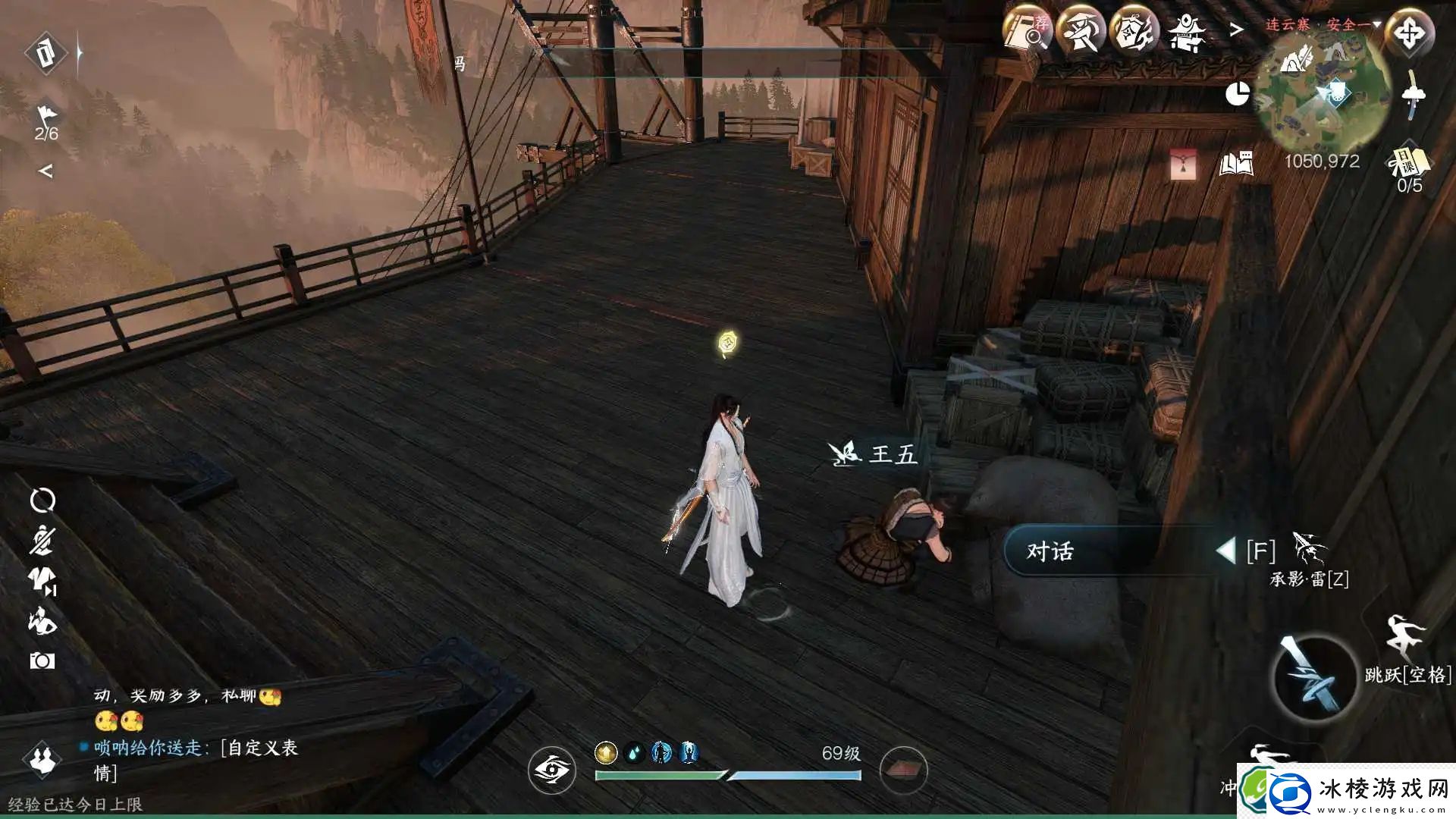Click the four-arrow diamond button by minimap
The width and height of the screenshot is (1456, 819).
point(1409,33)
